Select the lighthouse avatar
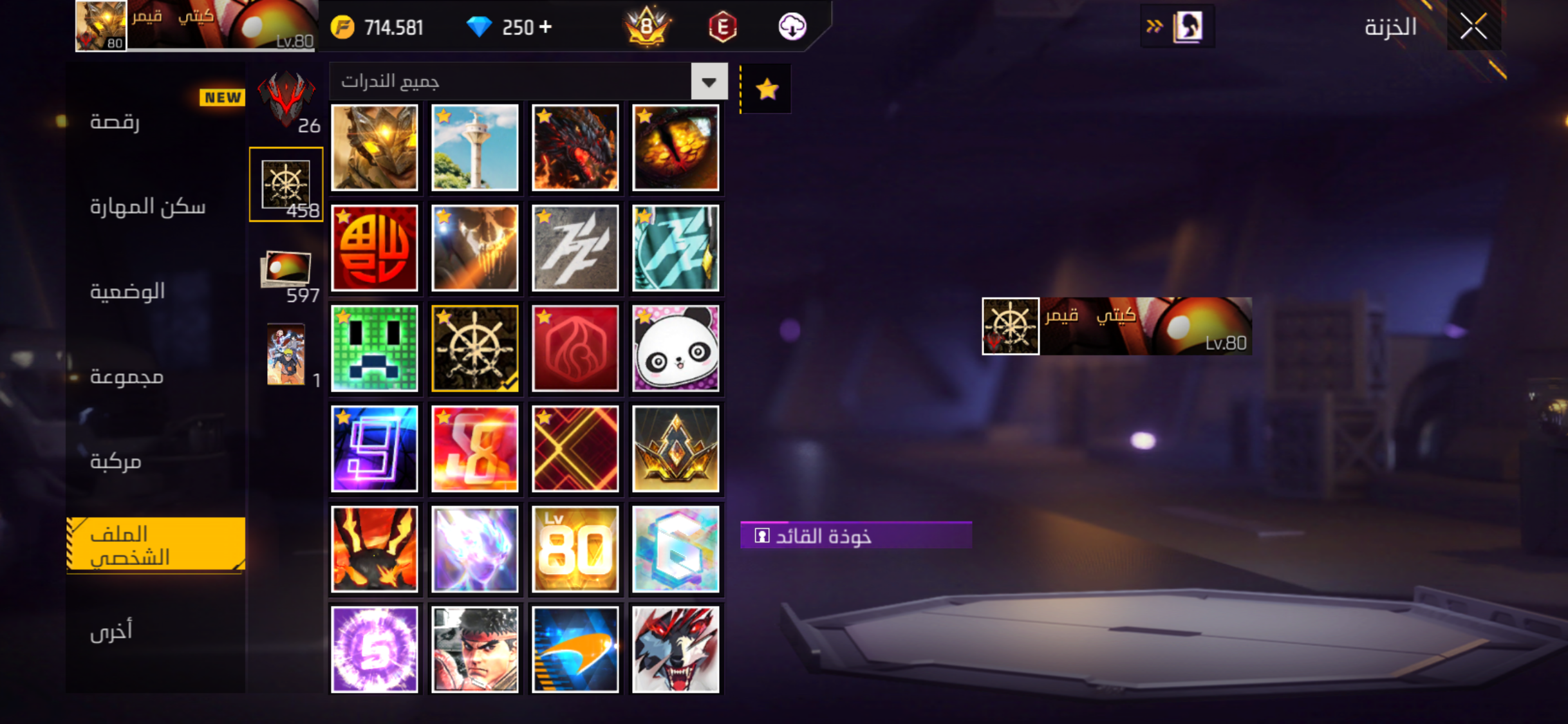1568x724 pixels. [x=474, y=147]
